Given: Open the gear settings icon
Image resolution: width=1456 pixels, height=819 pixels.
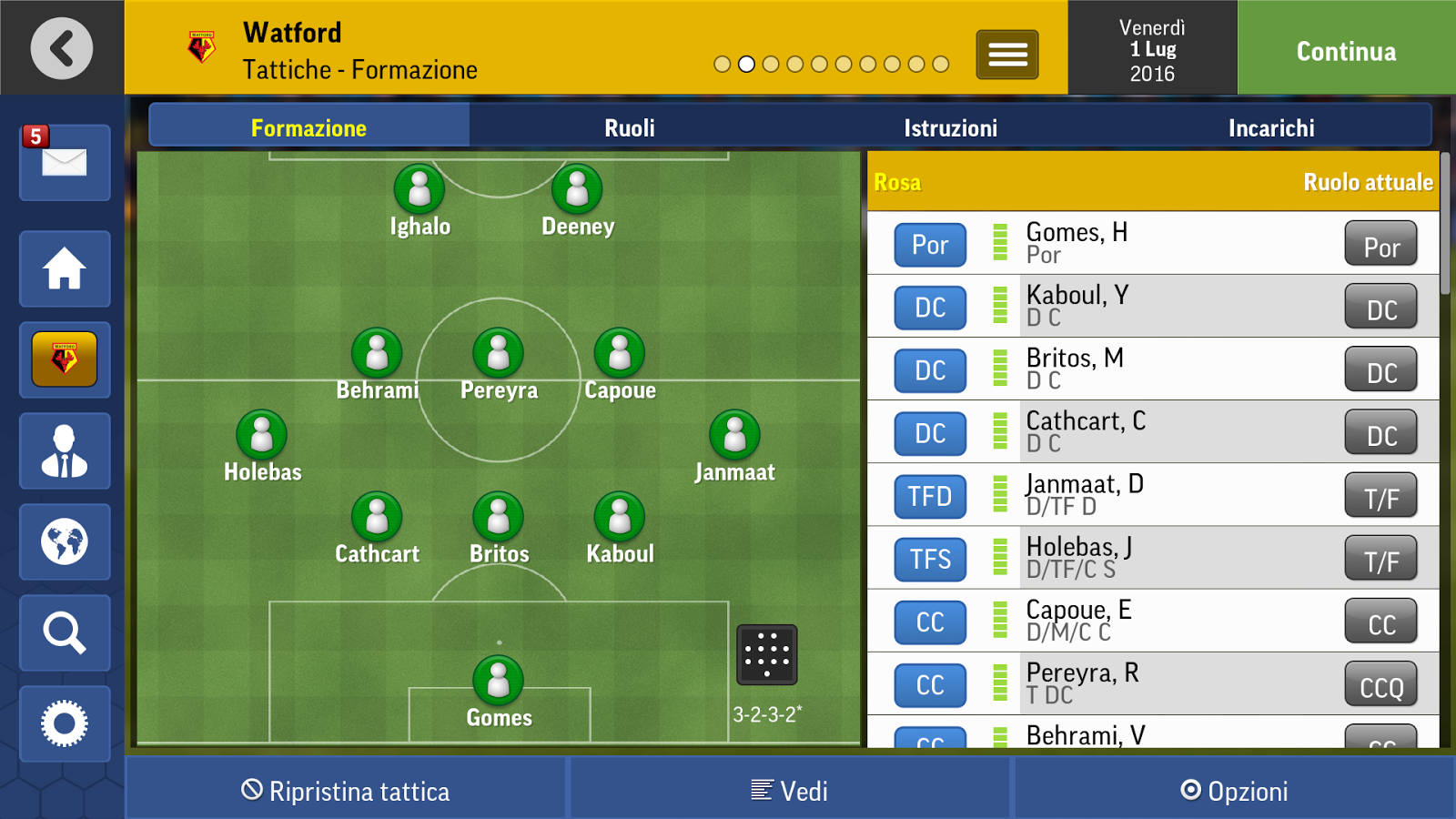Looking at the screenshot, I should (x=65, y=724).
